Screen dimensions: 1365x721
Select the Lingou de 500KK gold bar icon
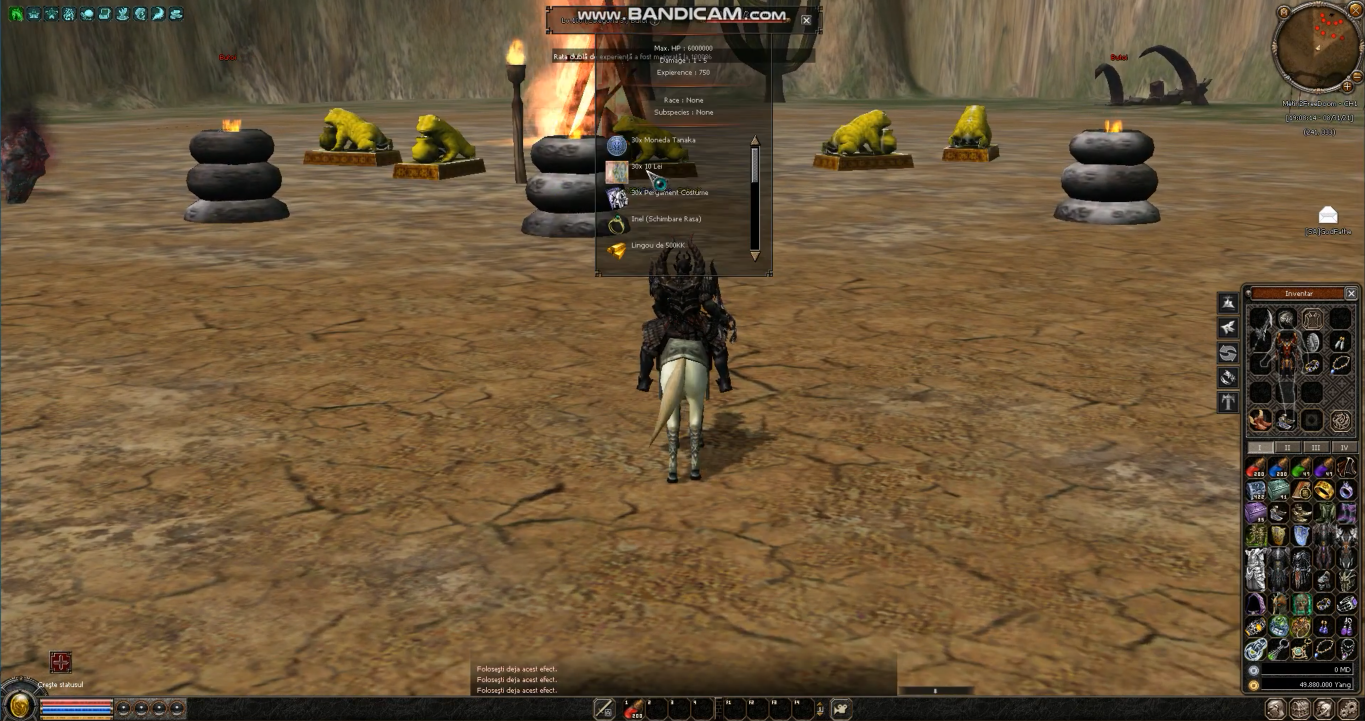[x=615, y=245]
